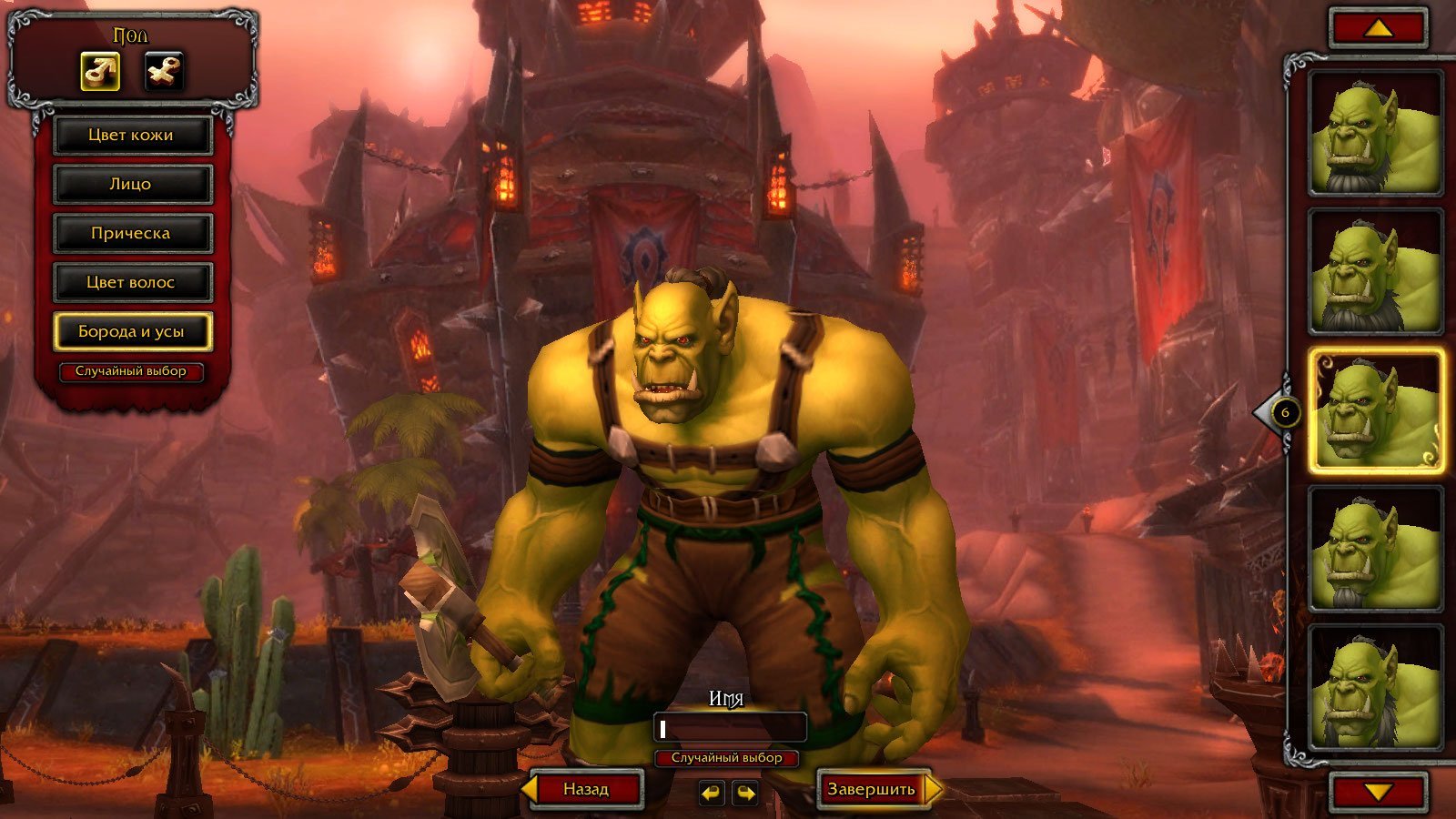Click the Имя name input field
Viewport: 1456px width, 819px height.
(730, 728)
